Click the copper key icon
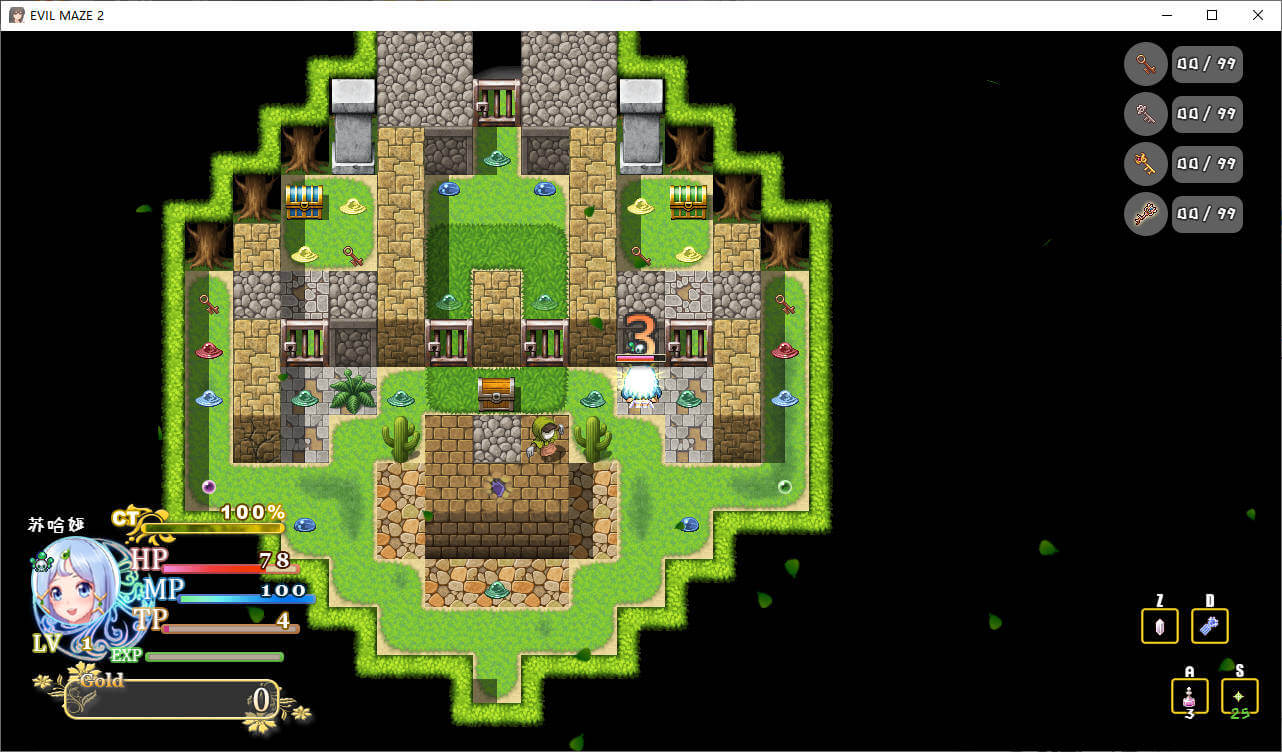 click(x=1146, y=64)
